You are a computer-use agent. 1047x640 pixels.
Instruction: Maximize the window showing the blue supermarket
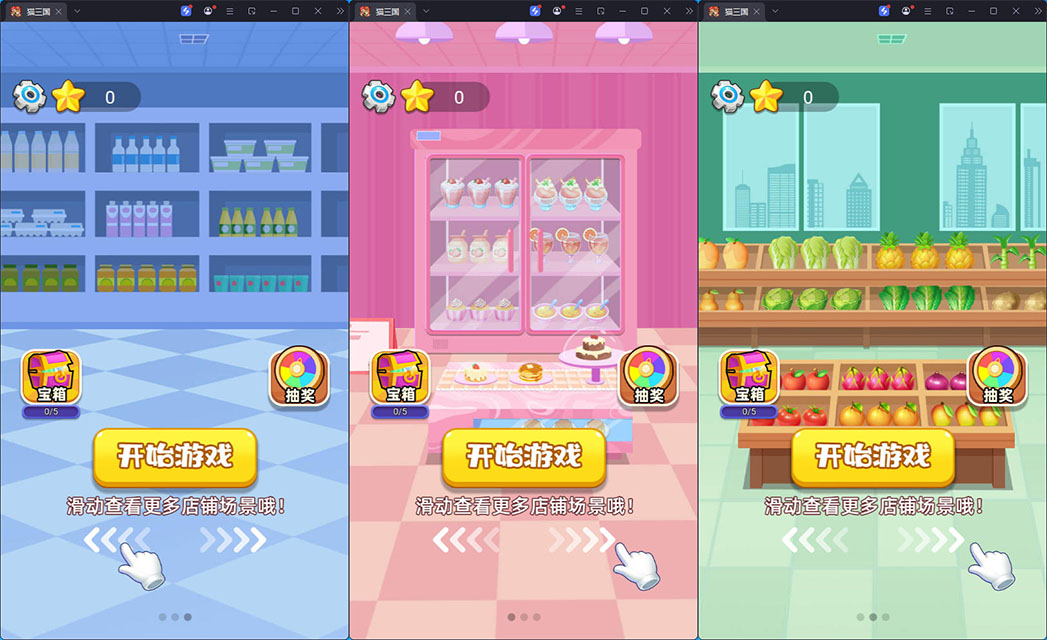point(295,11)
